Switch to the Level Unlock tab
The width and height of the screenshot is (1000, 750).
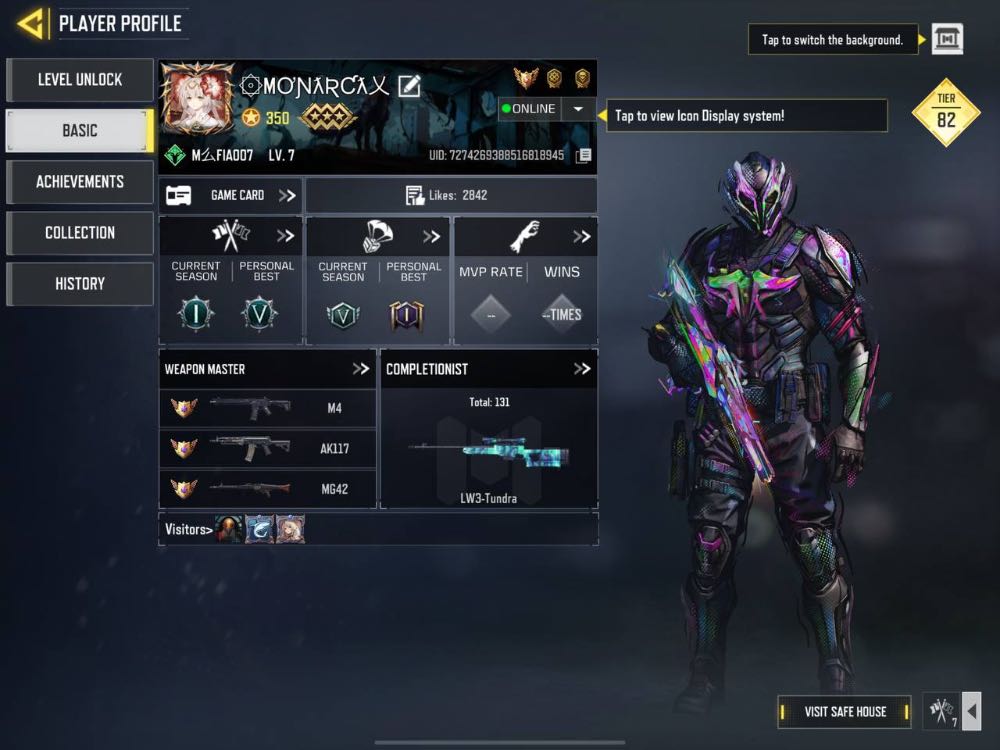(x=80, y=80)
